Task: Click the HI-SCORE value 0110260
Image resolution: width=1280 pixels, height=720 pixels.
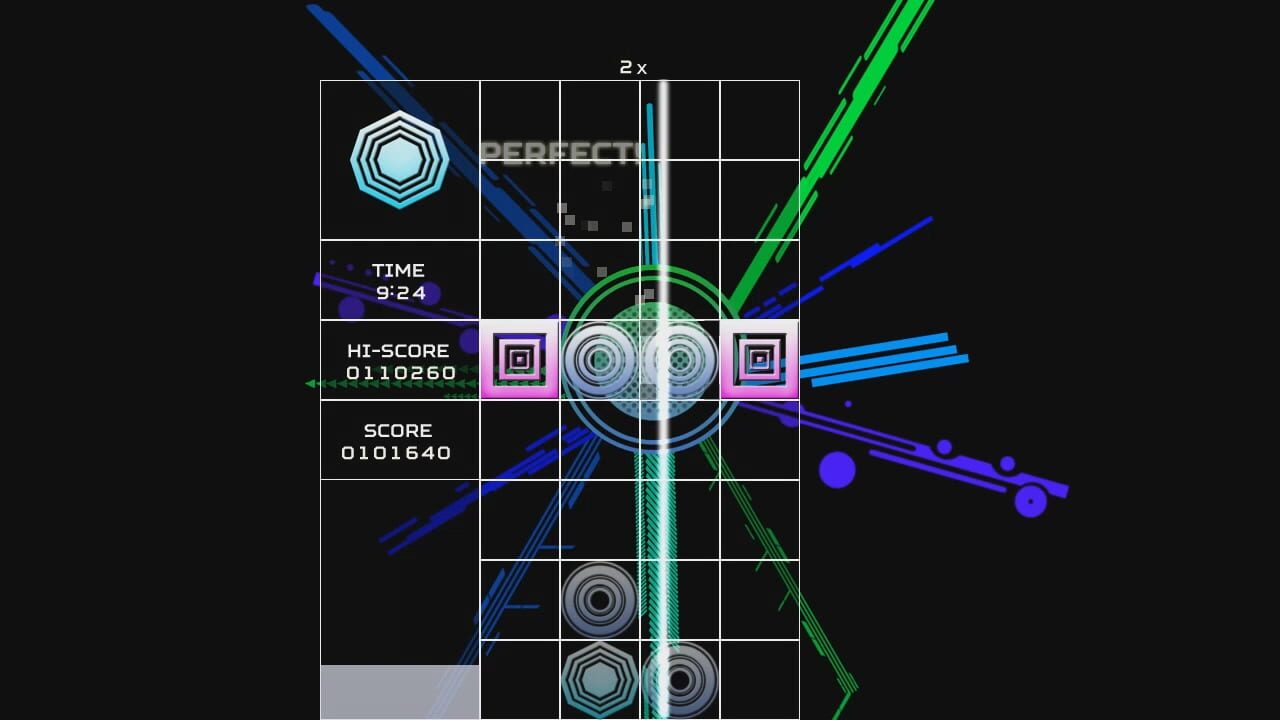Action: pyautogui.click(x=399, y=374)
